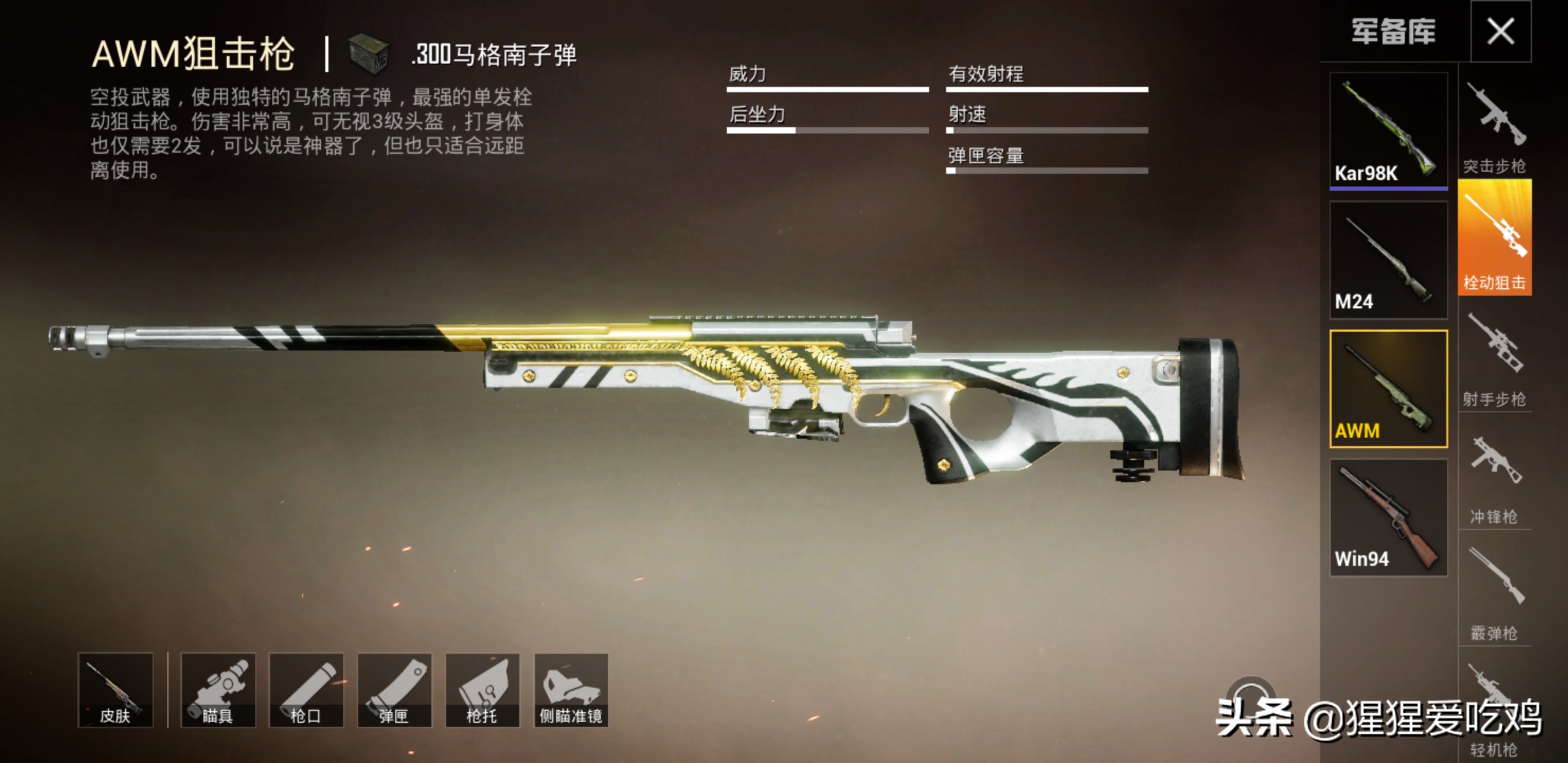Pick the Win94 rifle thumbnail

[1388, 518]
